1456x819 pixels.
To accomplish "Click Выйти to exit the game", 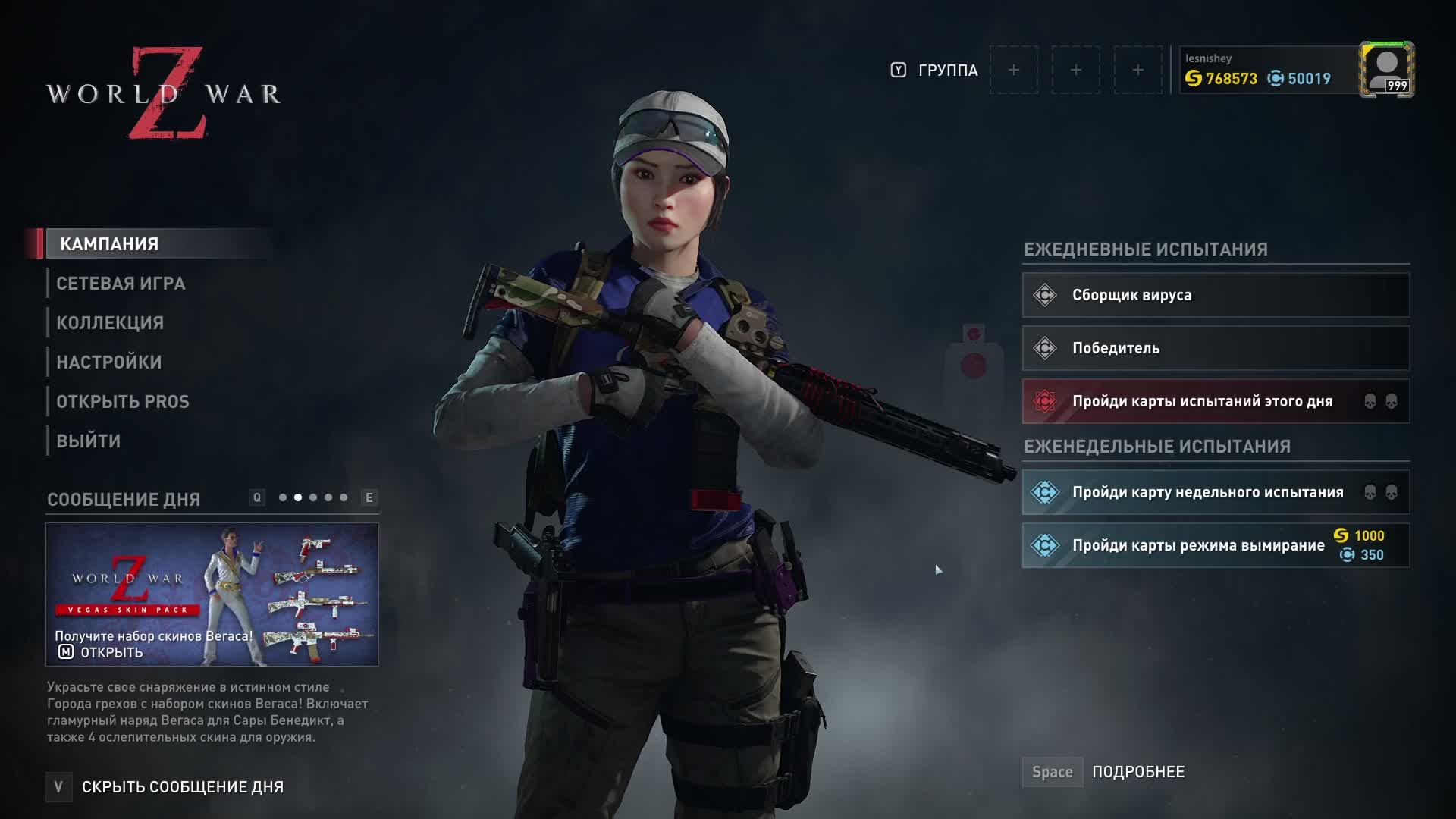I will [x=89, y=441].
